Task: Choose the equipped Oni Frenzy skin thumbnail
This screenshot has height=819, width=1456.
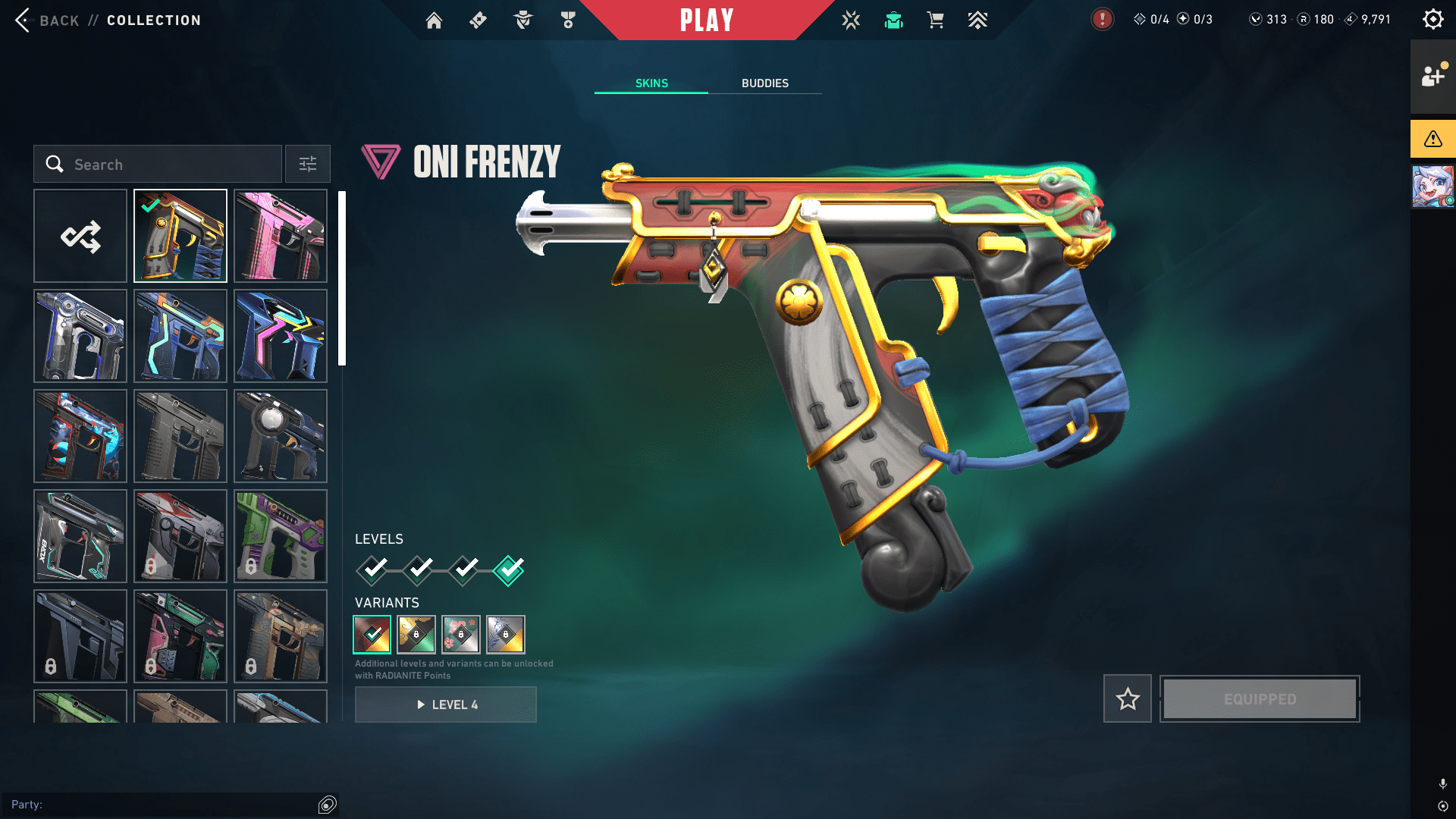Action: click(180, 237)
